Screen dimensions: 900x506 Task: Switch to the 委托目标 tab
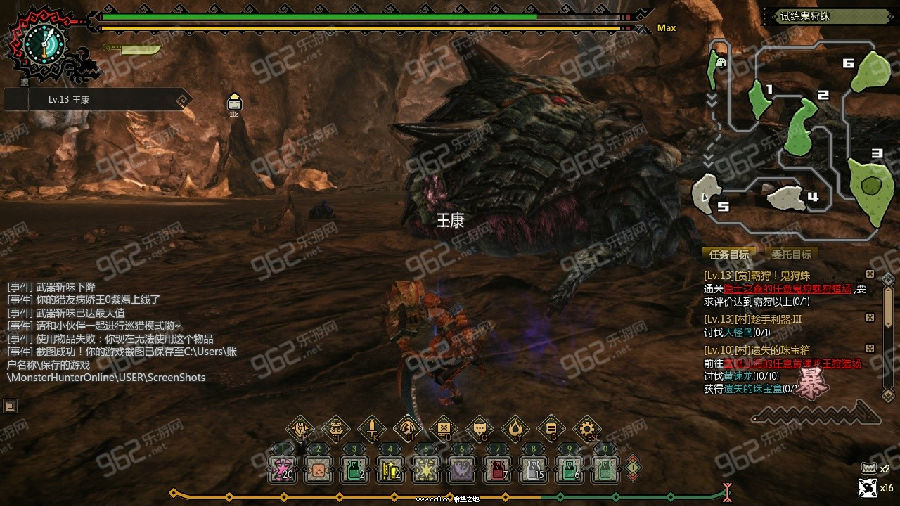(x=789, y=254)
